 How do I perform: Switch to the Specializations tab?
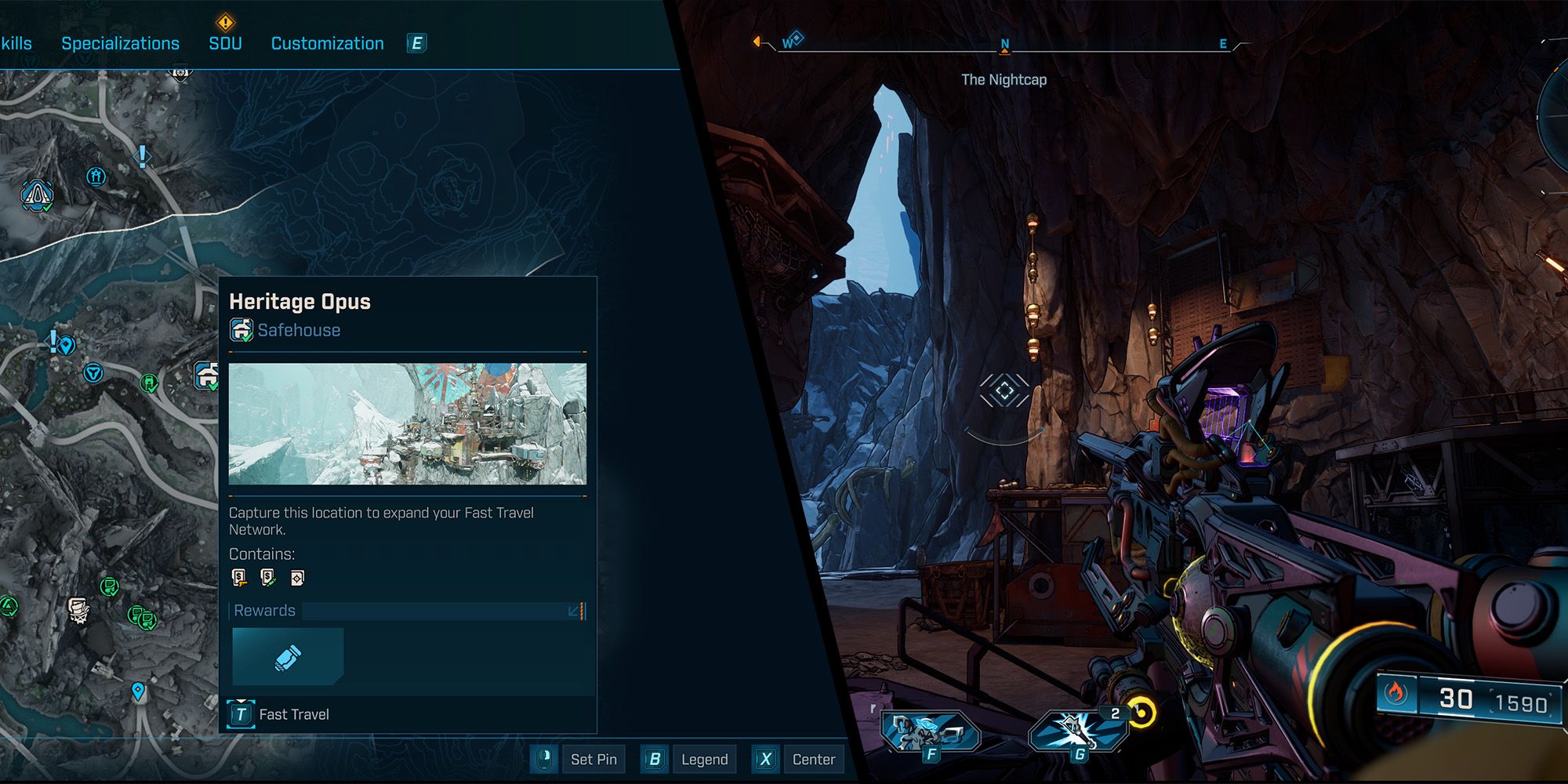120,43
